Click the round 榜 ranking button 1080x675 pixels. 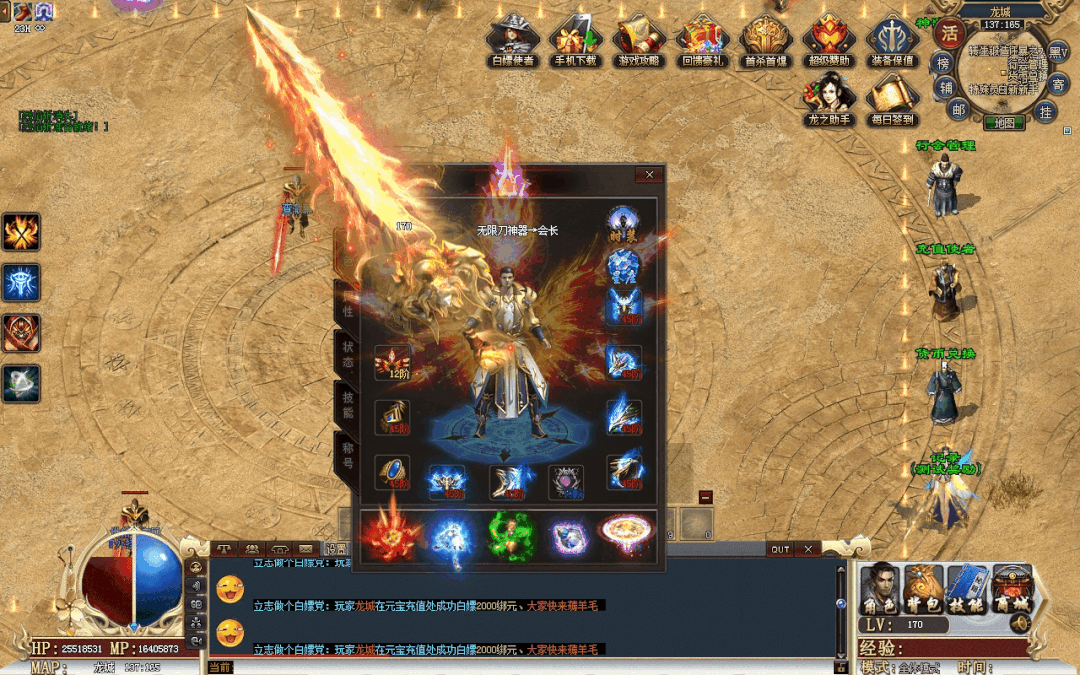click(x=944, y=63)
